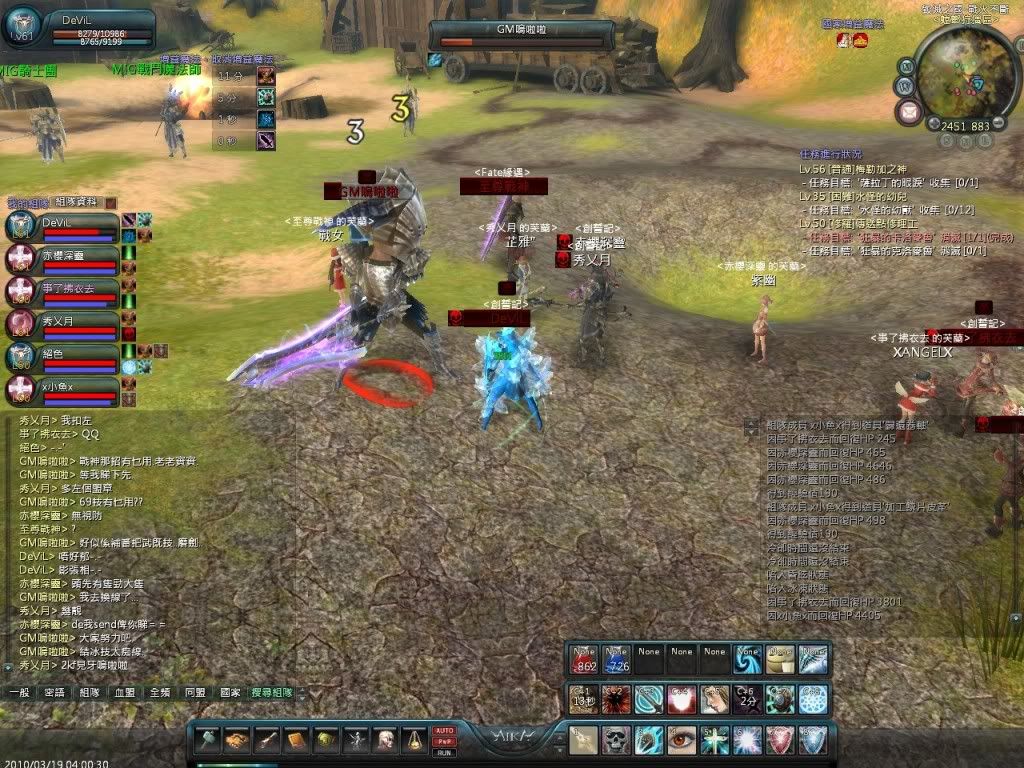Viewport: 1024px width, 768px height.
Task: Use the red potion with 862 count
Action: (x=583, y=659)
